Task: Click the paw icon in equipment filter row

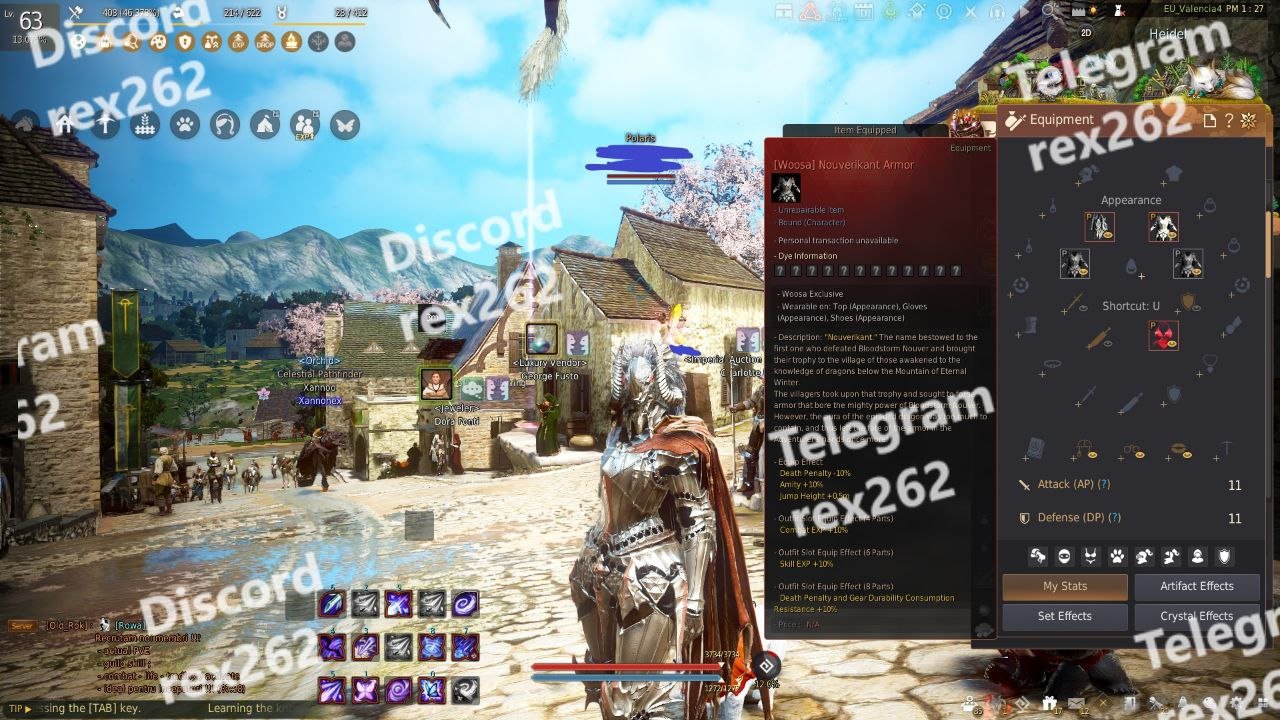Action: tap(1117, 556)
